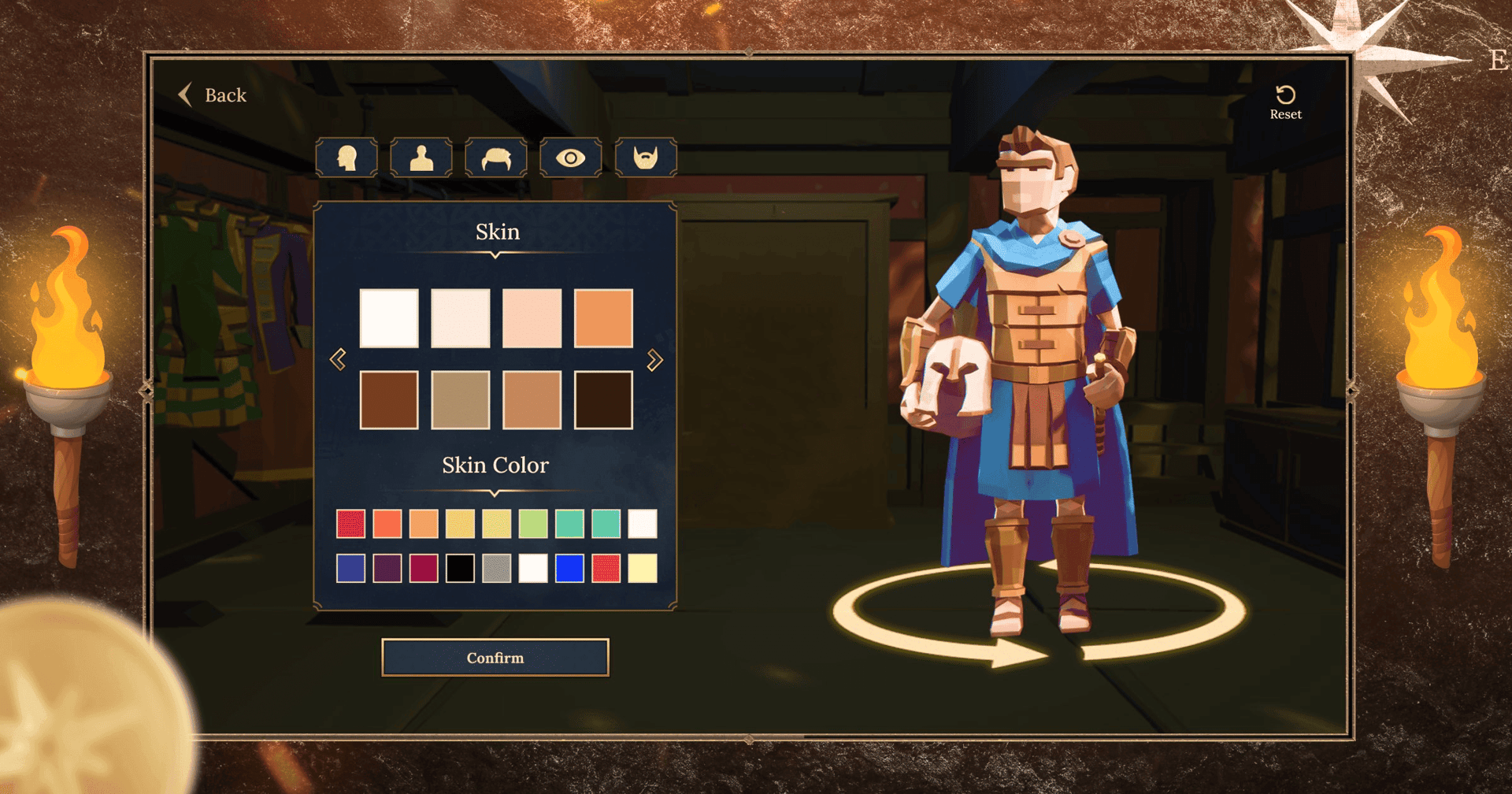The image size is (1512, 794).
Task: Select the head customization icon
Action: click(346, 157)
